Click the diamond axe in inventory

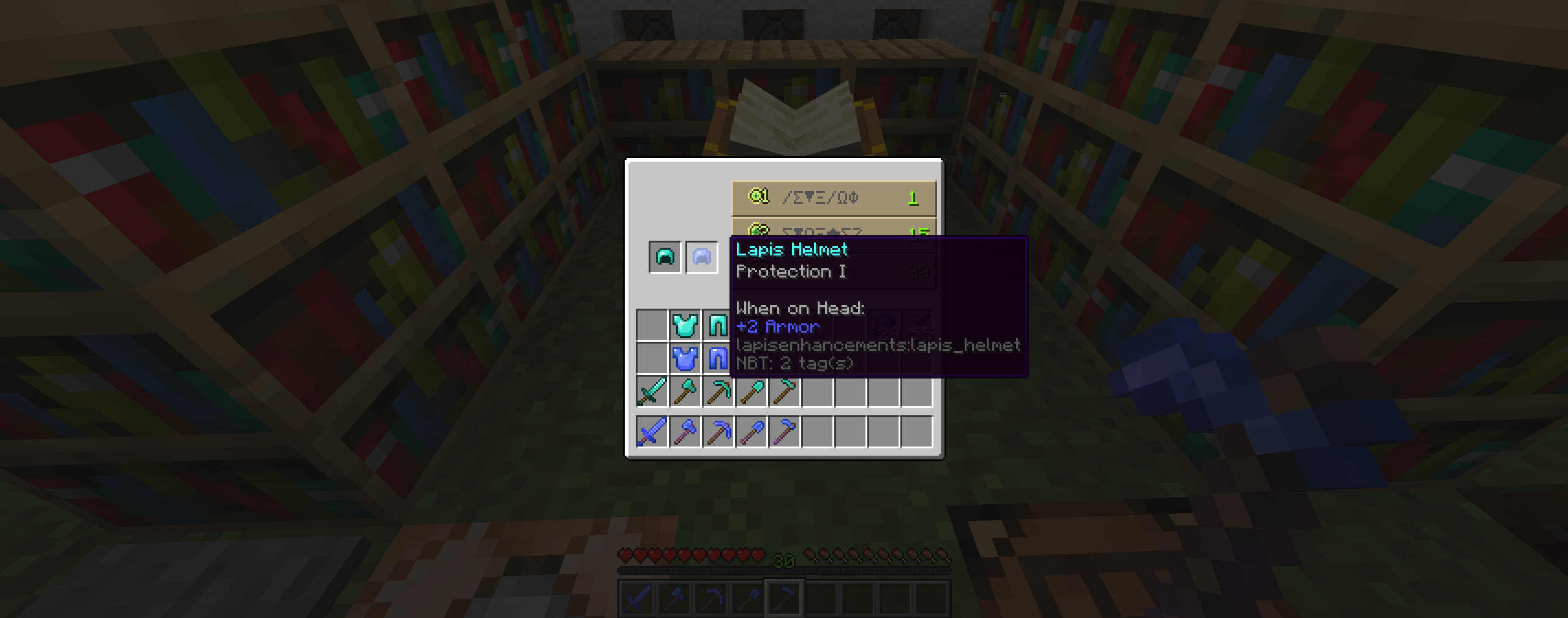tap(686, 392)
